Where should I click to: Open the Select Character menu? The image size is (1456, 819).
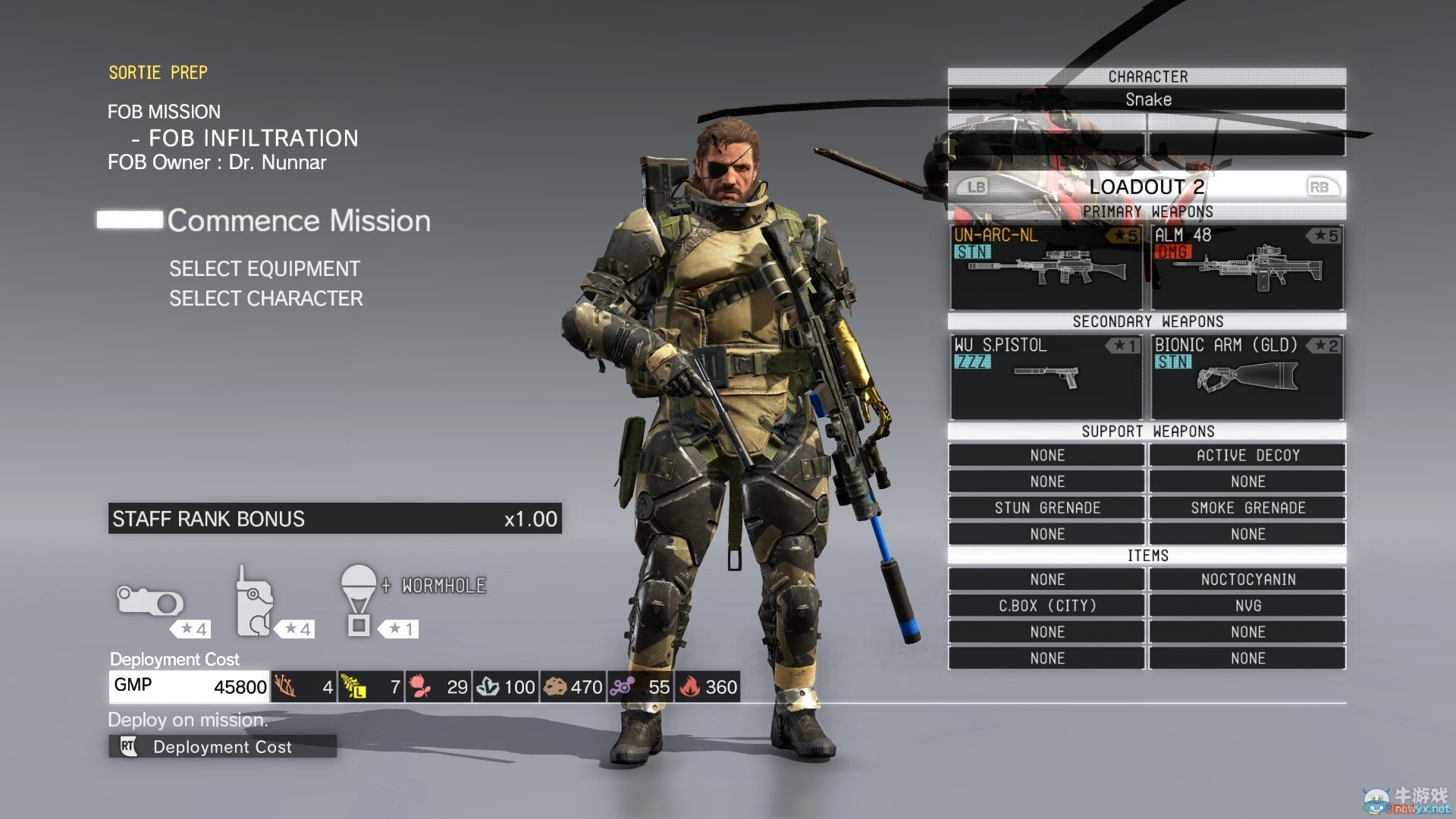click(266, 298)
